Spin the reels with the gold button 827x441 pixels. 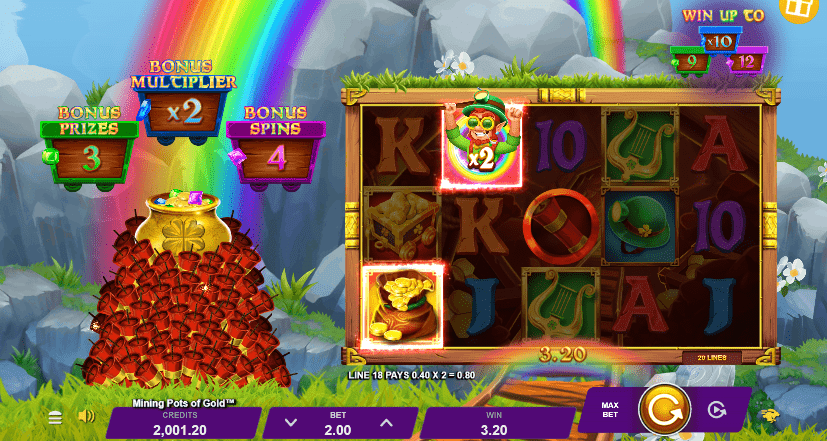(x=661, y=409)
